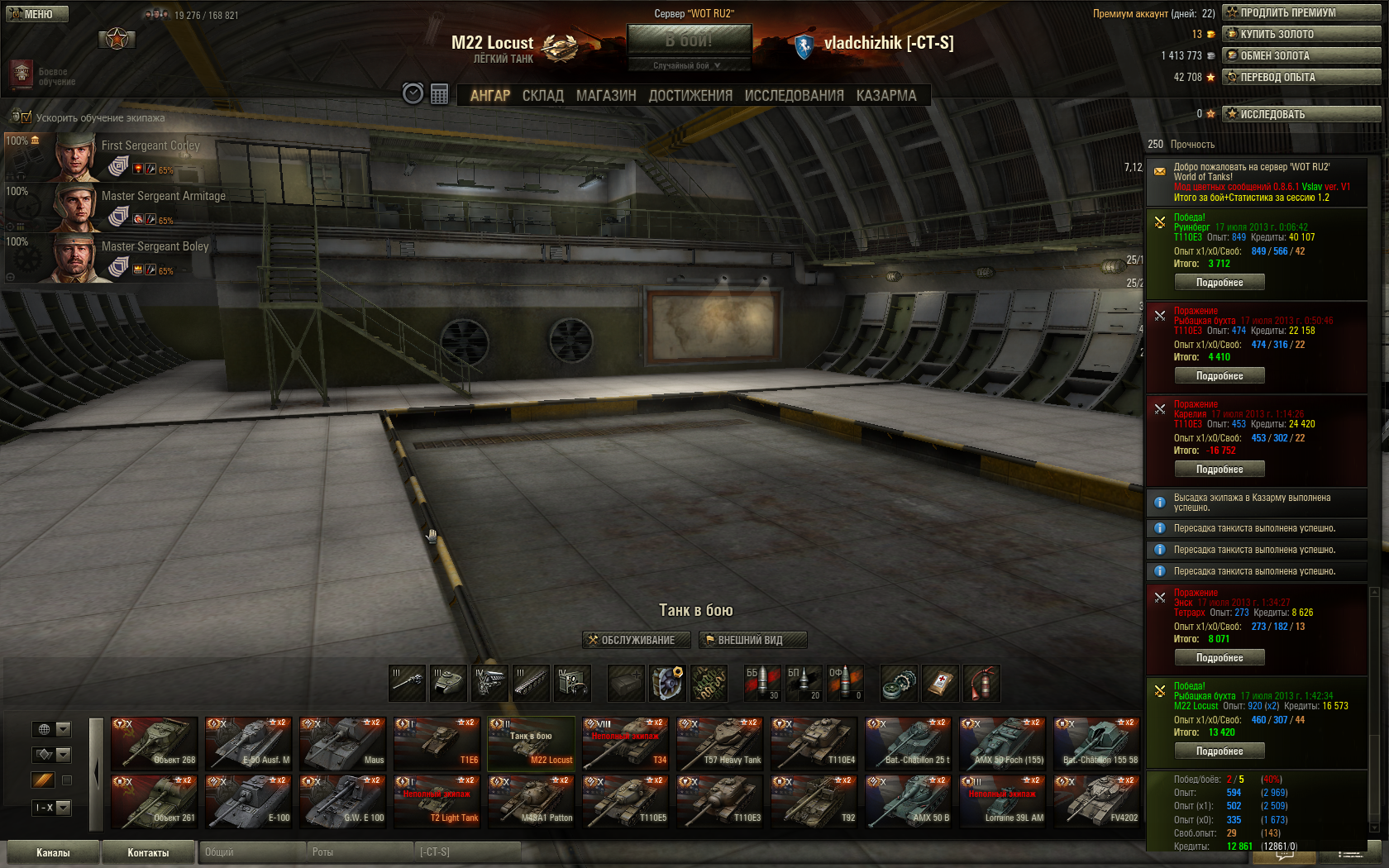The width and height of the screenshot is (1389, 868).
Task: Toggle Ускорить обучение экипажа checkbox
Action: click(26, 117)
